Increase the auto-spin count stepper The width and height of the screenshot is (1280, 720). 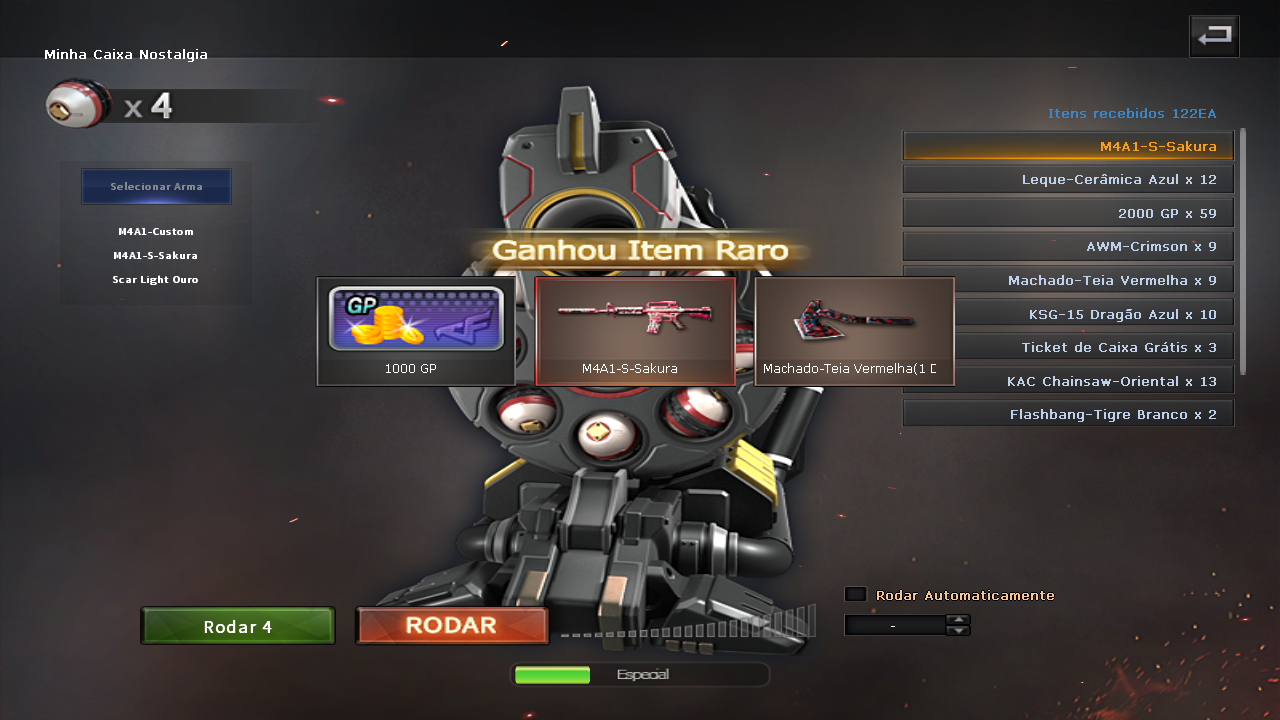958,620
